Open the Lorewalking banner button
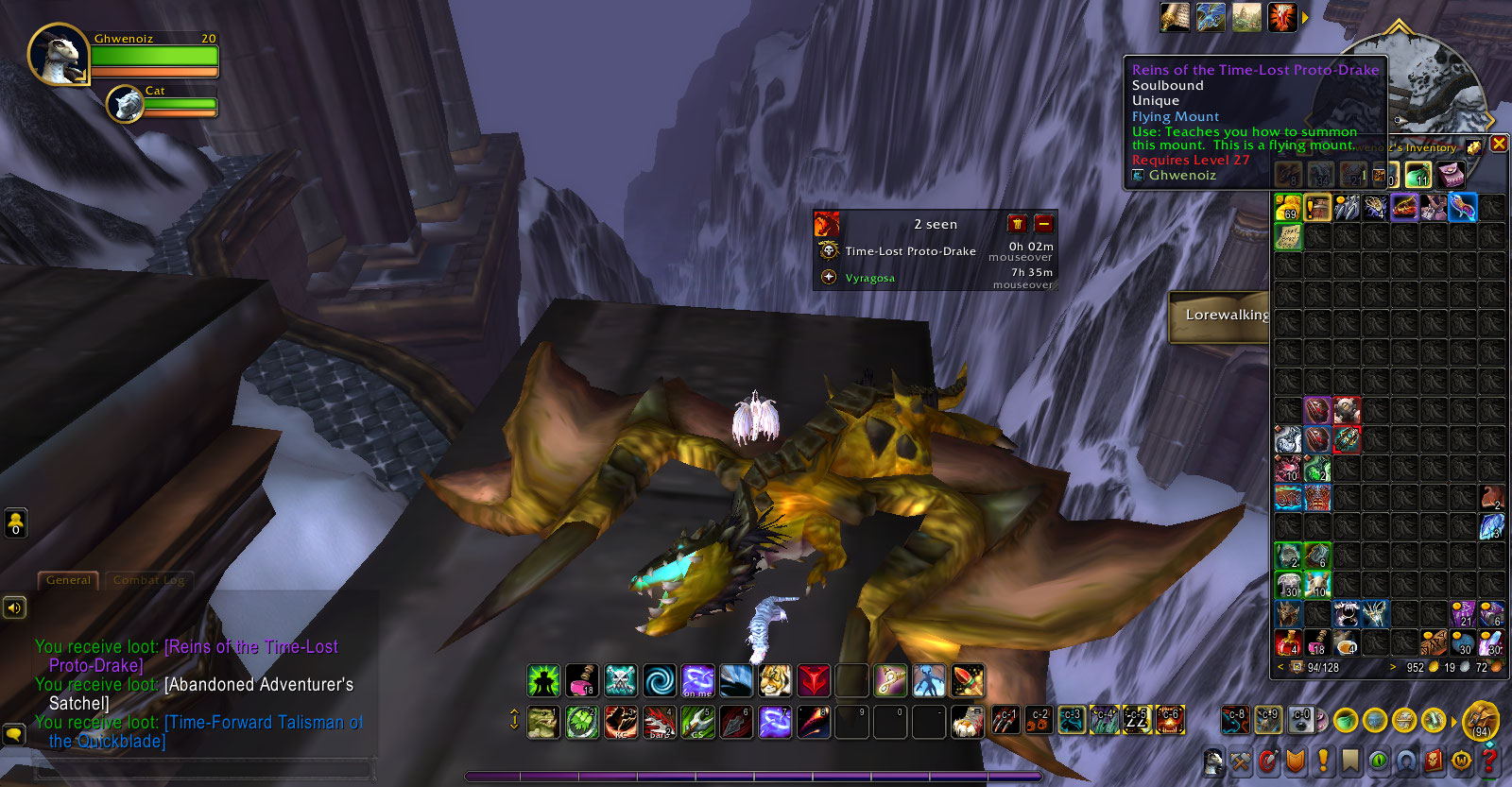 pyautogui.click(x=1224, y=316)
